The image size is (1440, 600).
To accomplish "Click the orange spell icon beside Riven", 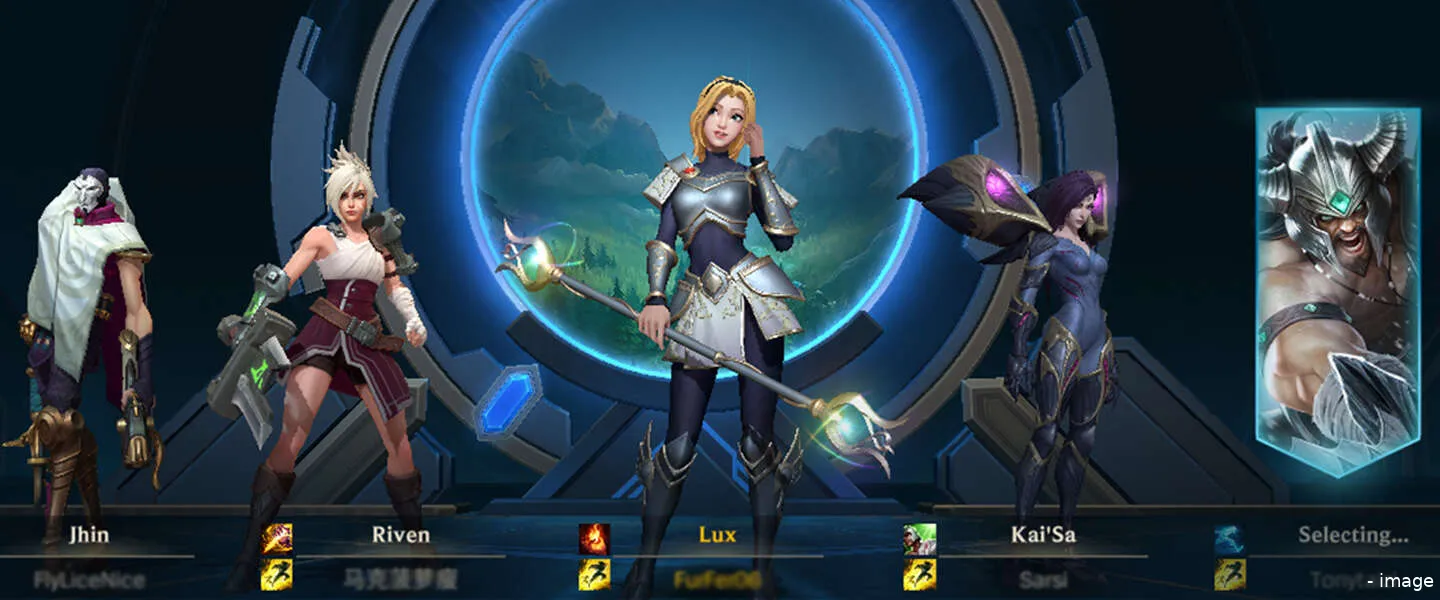I will pyautogui.click(x=277, y=539).
